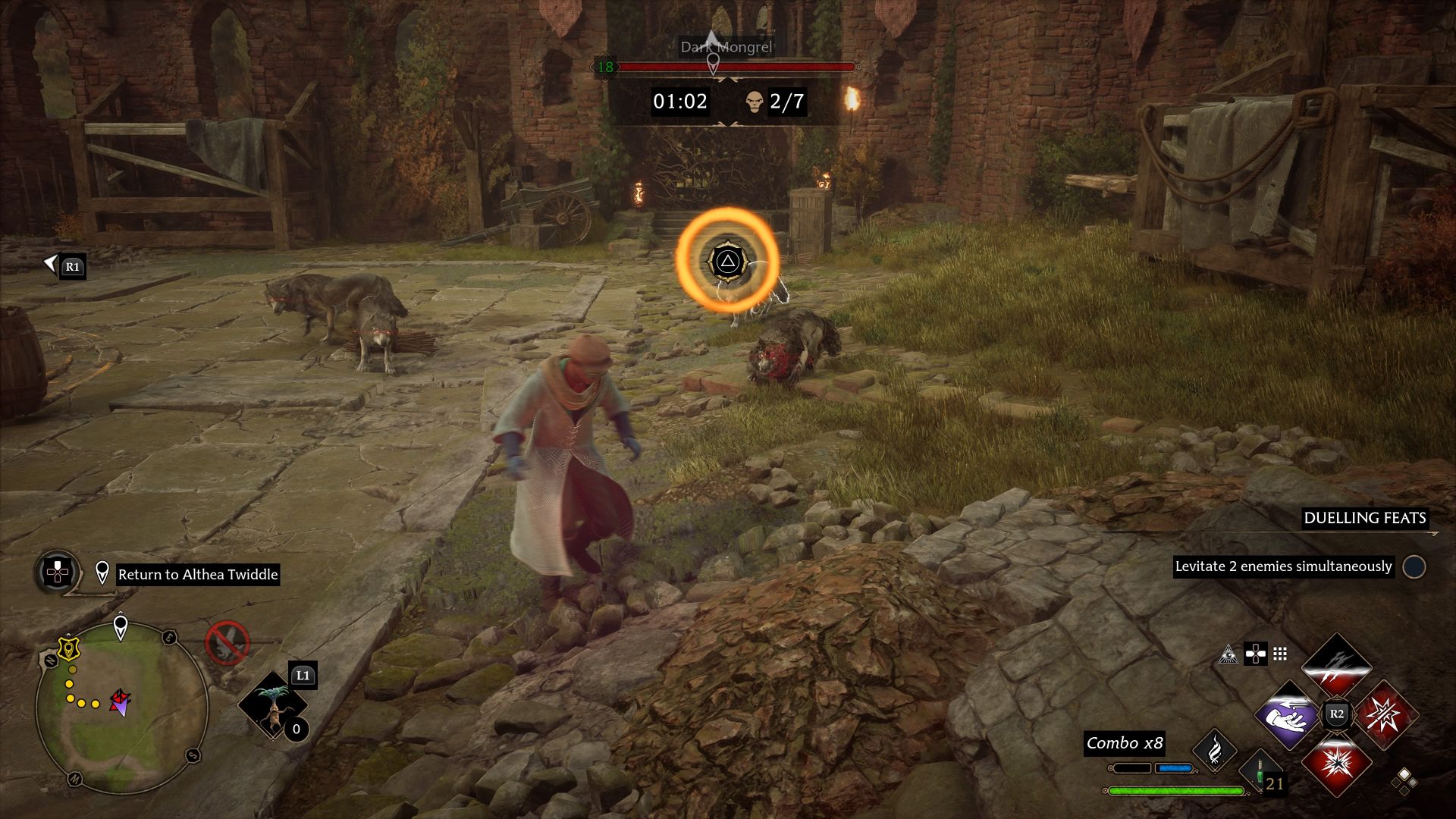Switch spell set with four-diamond selector
1456x819 pixels.
pyautogui.click(x=1404, y=781)
